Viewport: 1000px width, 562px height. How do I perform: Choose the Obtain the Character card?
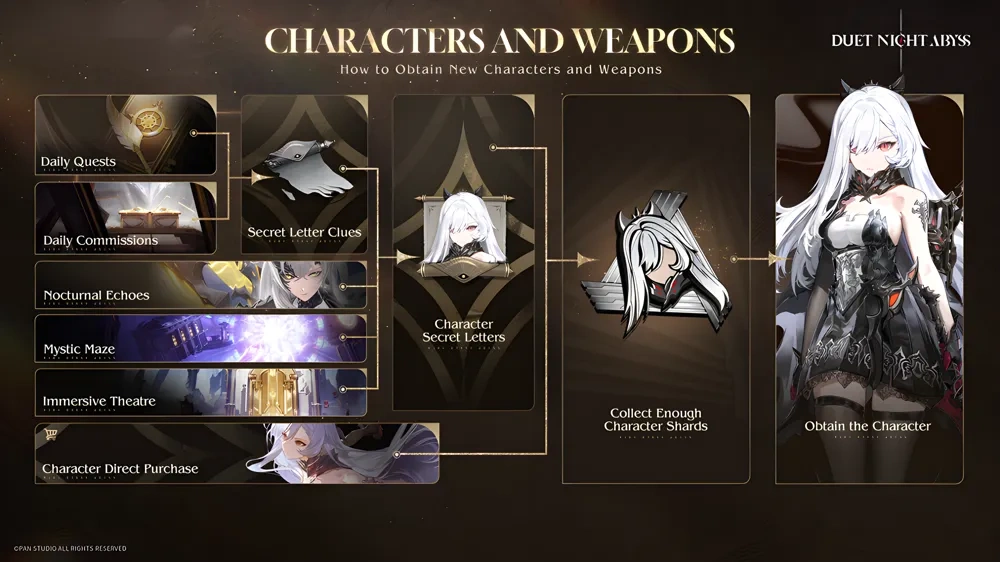(868, 290)
